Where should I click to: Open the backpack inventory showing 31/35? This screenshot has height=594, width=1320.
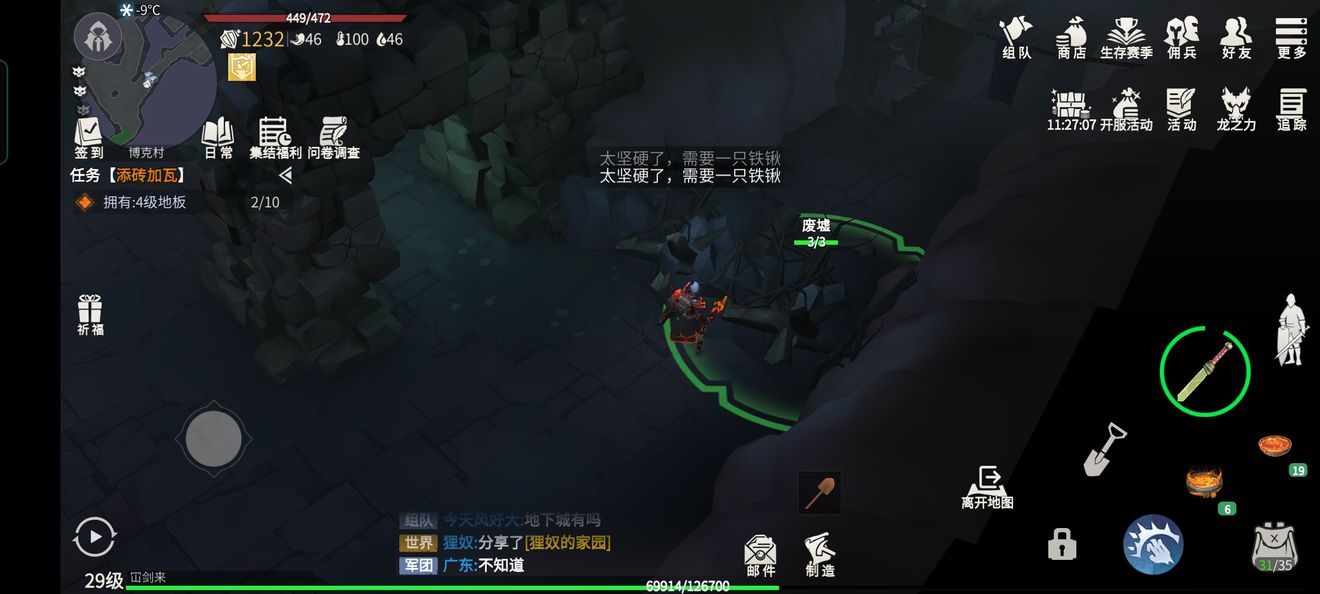1274,547
